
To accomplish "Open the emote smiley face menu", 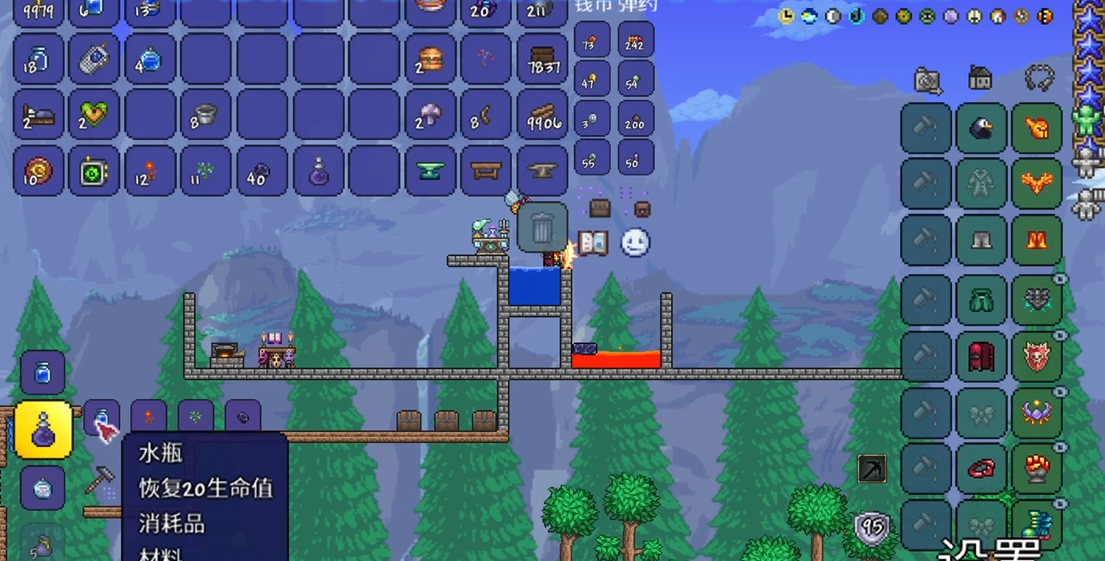I will coord(635,243).
